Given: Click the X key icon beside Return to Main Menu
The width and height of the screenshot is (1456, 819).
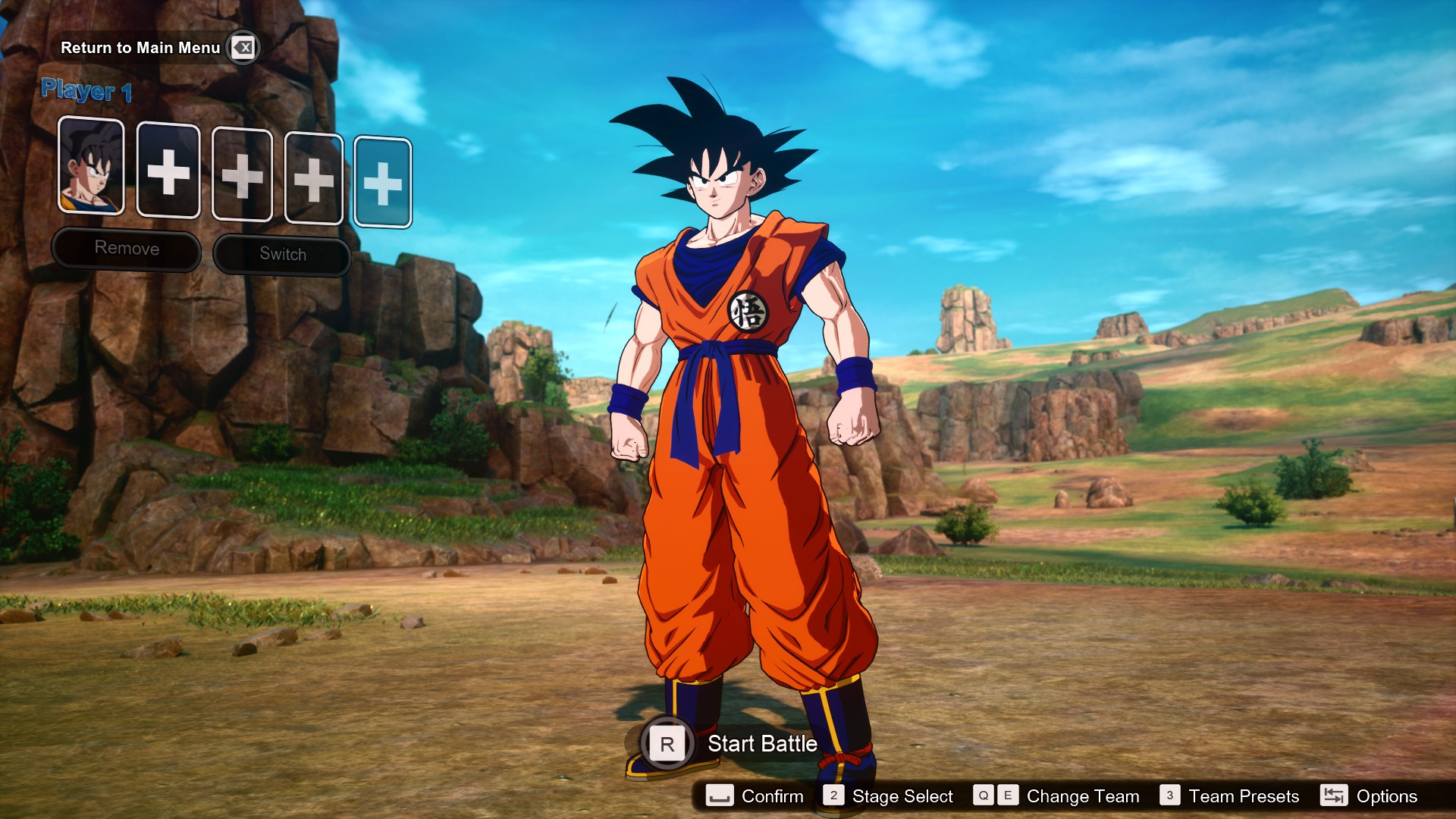Looking at the screenshot, I should coord(242,47).
